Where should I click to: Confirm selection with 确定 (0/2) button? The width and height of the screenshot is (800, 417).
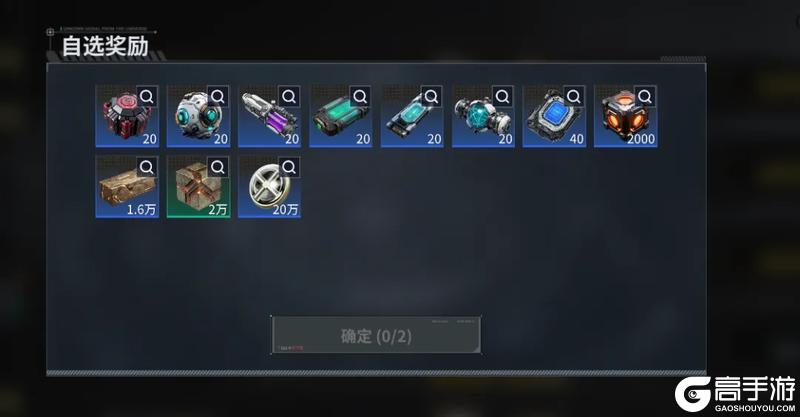click(x=375, y=335)
